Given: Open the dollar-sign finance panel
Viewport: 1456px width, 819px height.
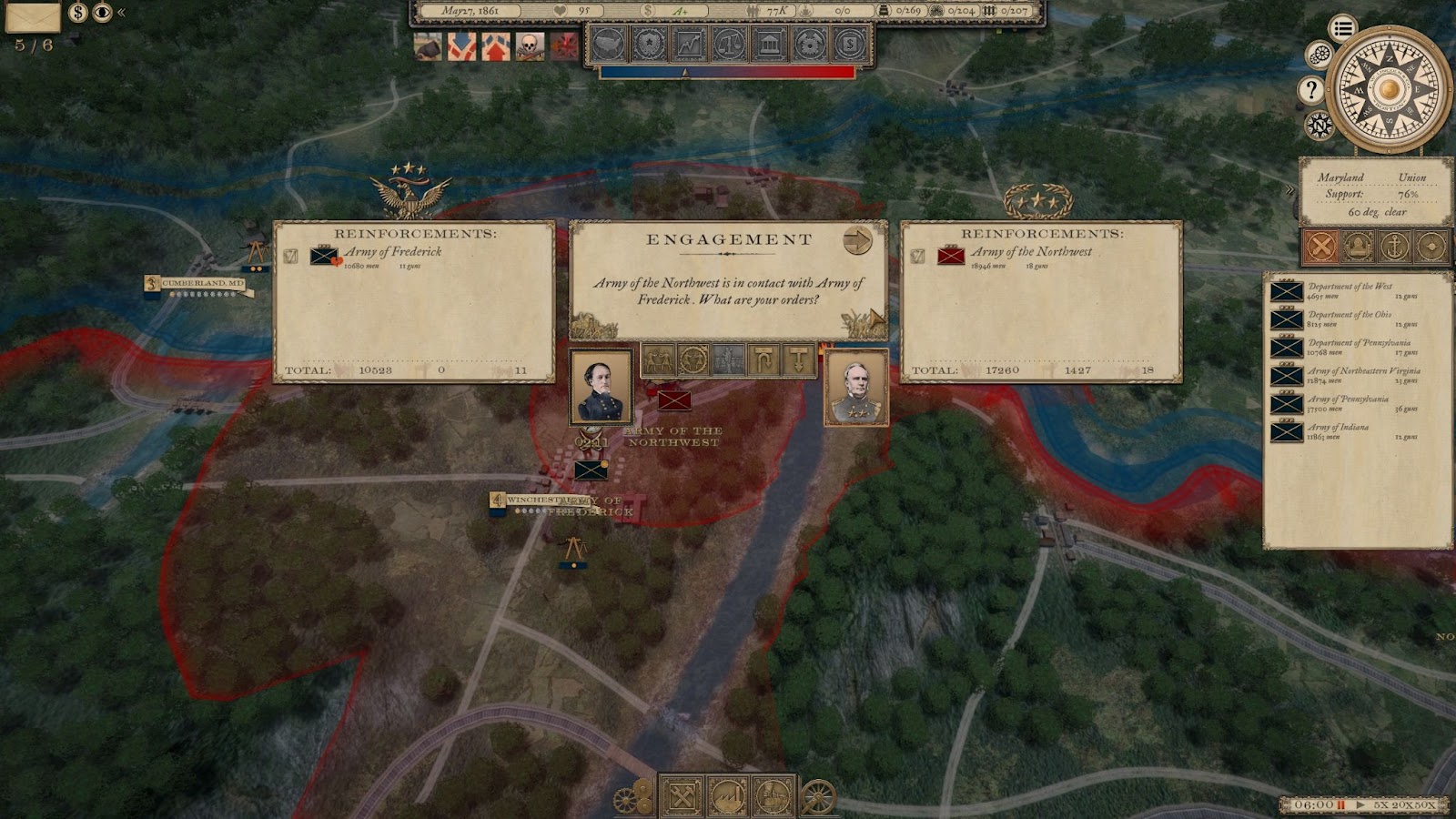Looking at the screenshot, I should point(848,44).
